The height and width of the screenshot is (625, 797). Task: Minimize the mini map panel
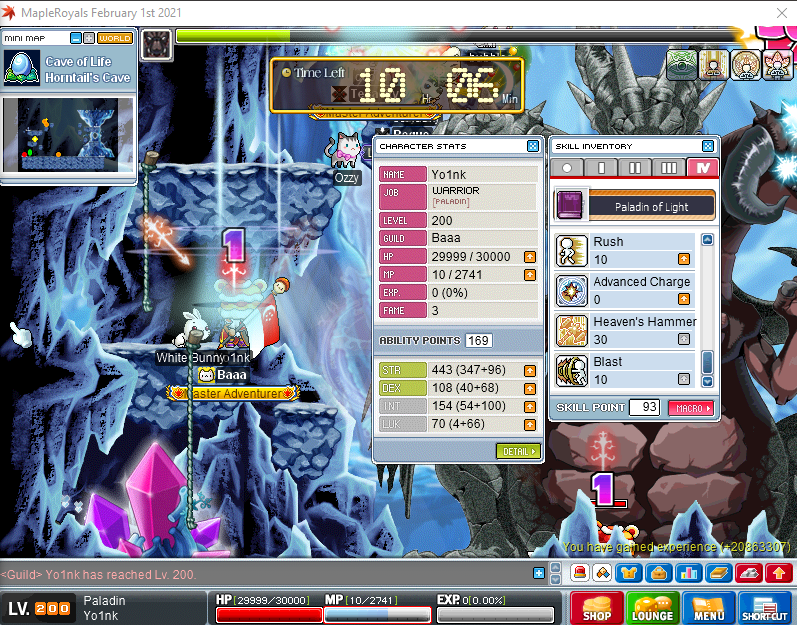point(76,38)
